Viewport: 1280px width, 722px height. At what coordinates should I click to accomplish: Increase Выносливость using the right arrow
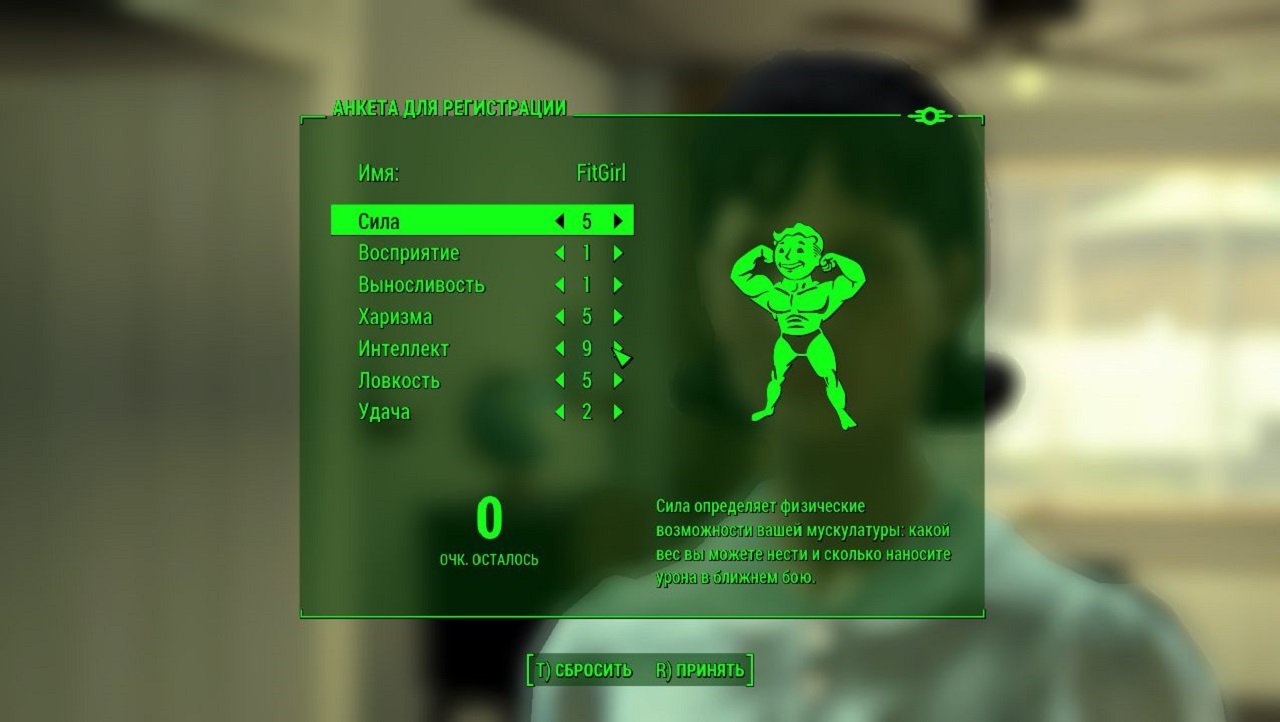[618, 285]
